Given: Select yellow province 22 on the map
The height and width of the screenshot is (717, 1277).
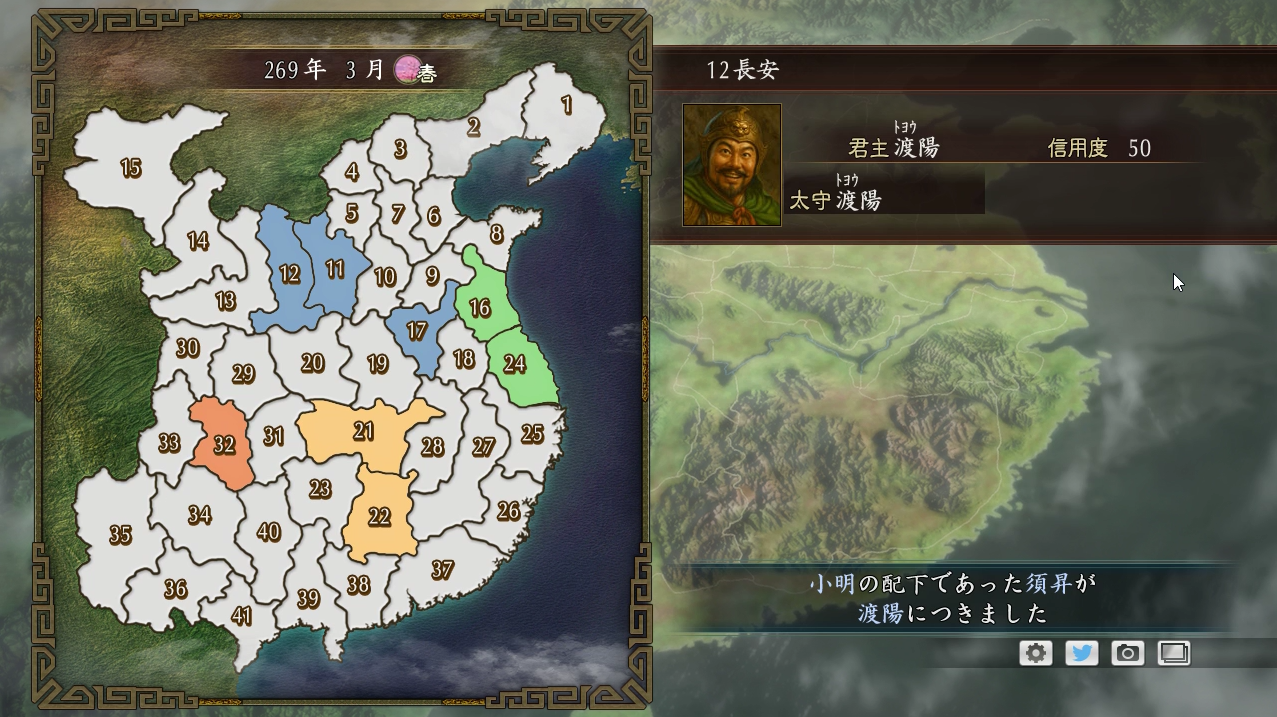Looking at the screenshot, I should click(x=379, y=517).
